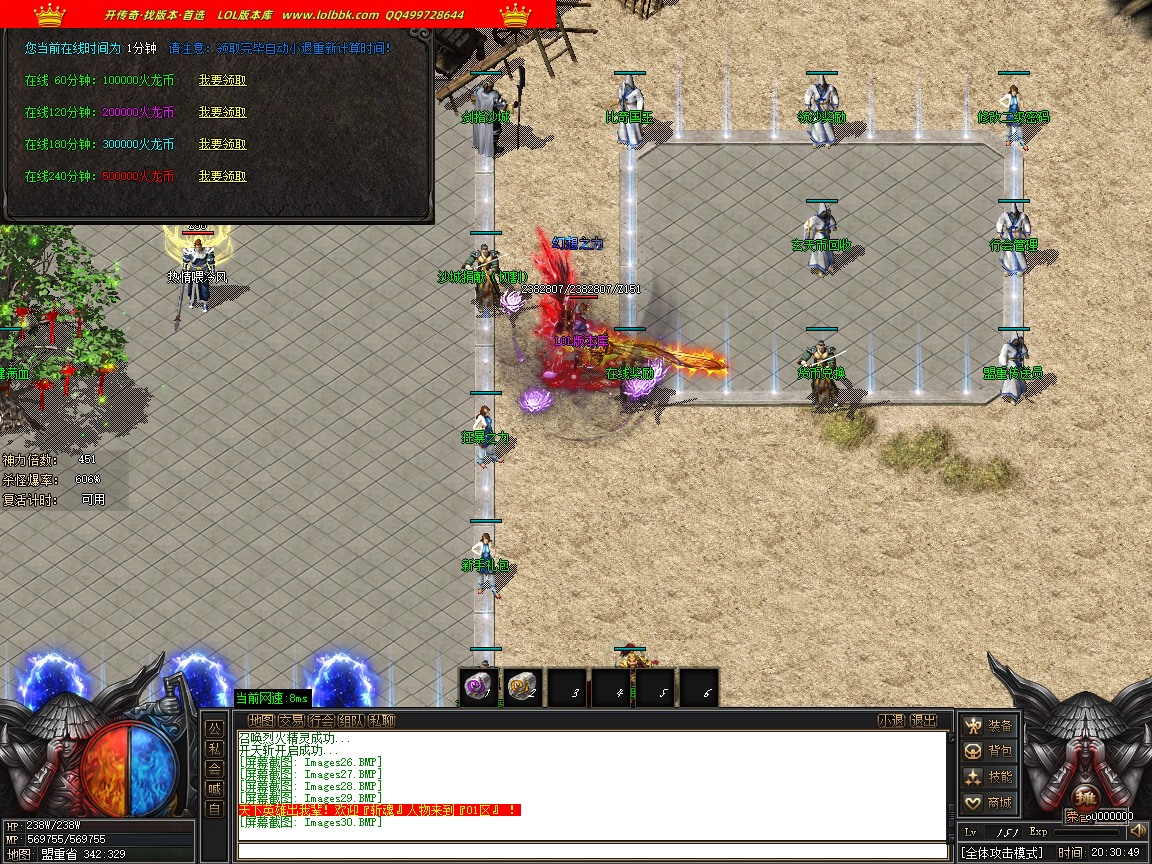
Task: Claim the 180-minute 300000 火龙币 reward
Action: click(222, 144)
